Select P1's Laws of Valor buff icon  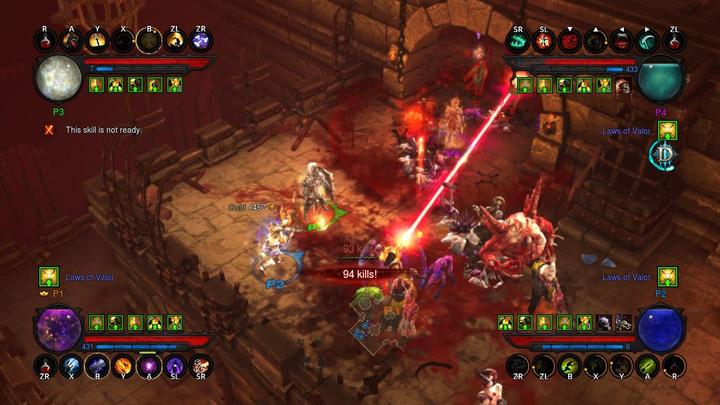tap(47, 277)
